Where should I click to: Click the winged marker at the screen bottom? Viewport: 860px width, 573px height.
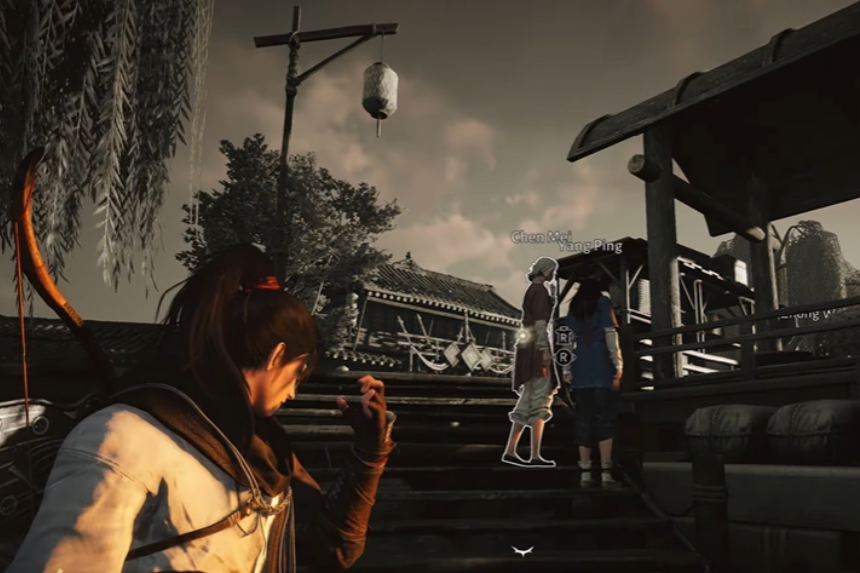[521, 550]
